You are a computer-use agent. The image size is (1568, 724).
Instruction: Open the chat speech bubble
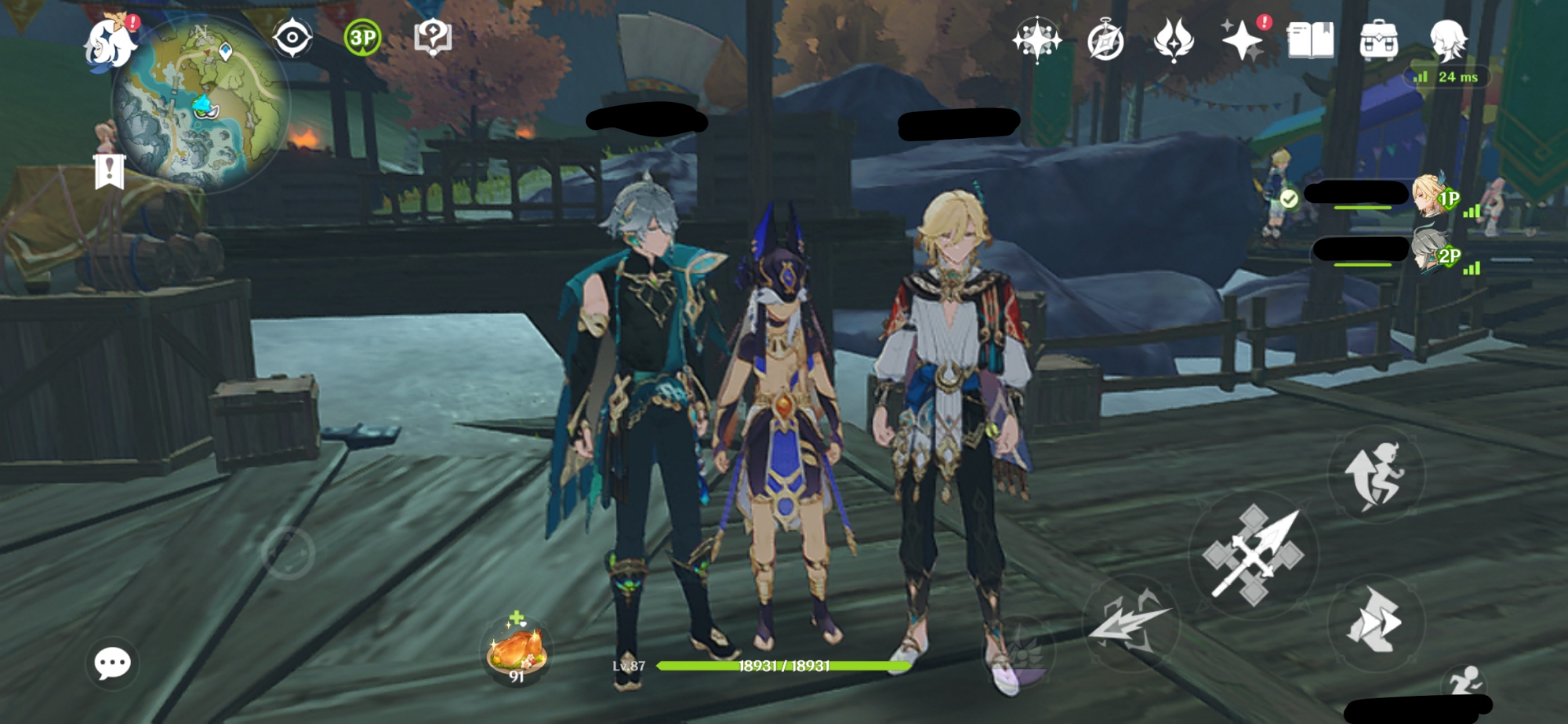[x=112, y=664]
